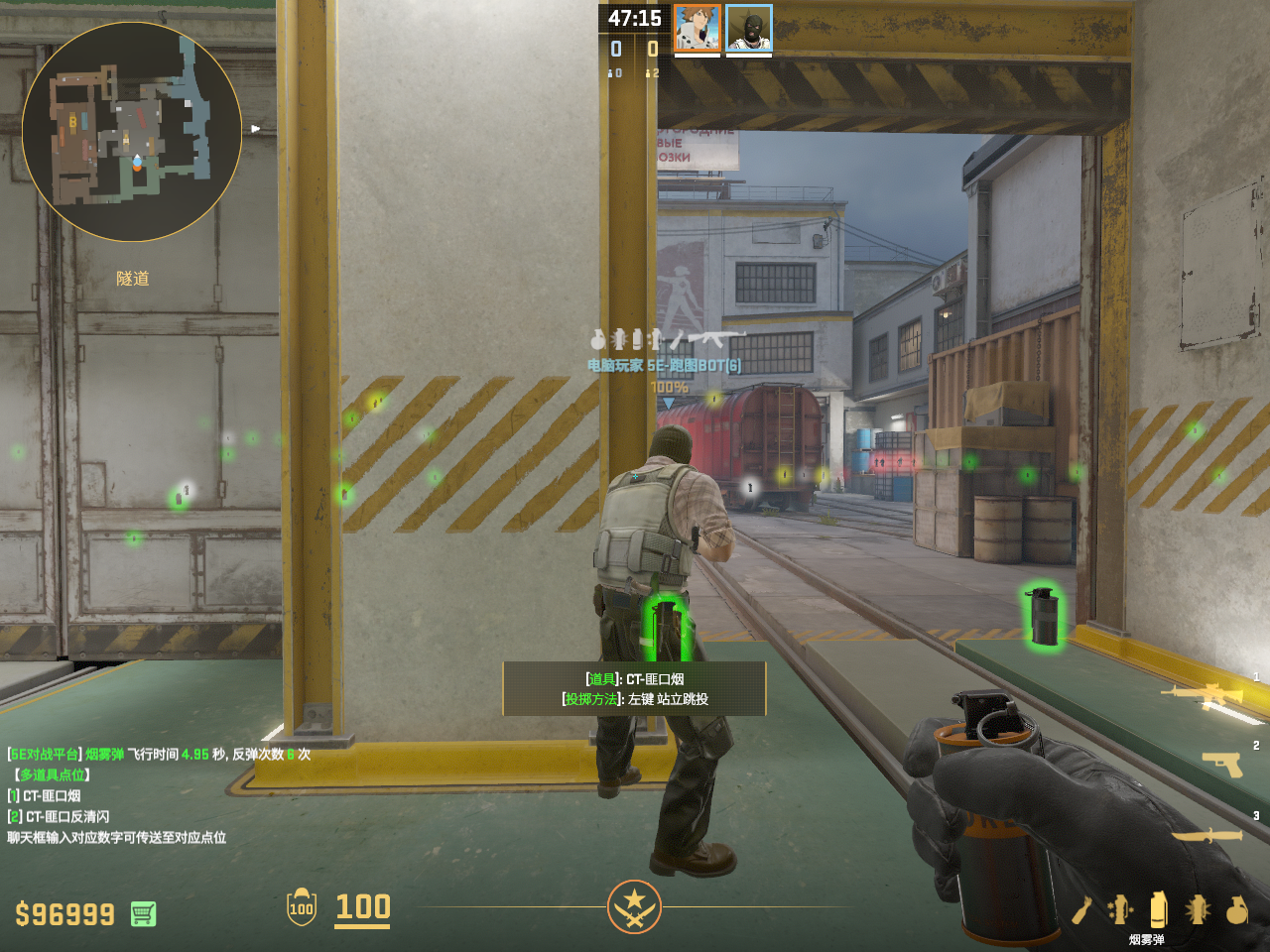Click the chat line '[1] CT-匪口烟'

click(x=45, y=795)
